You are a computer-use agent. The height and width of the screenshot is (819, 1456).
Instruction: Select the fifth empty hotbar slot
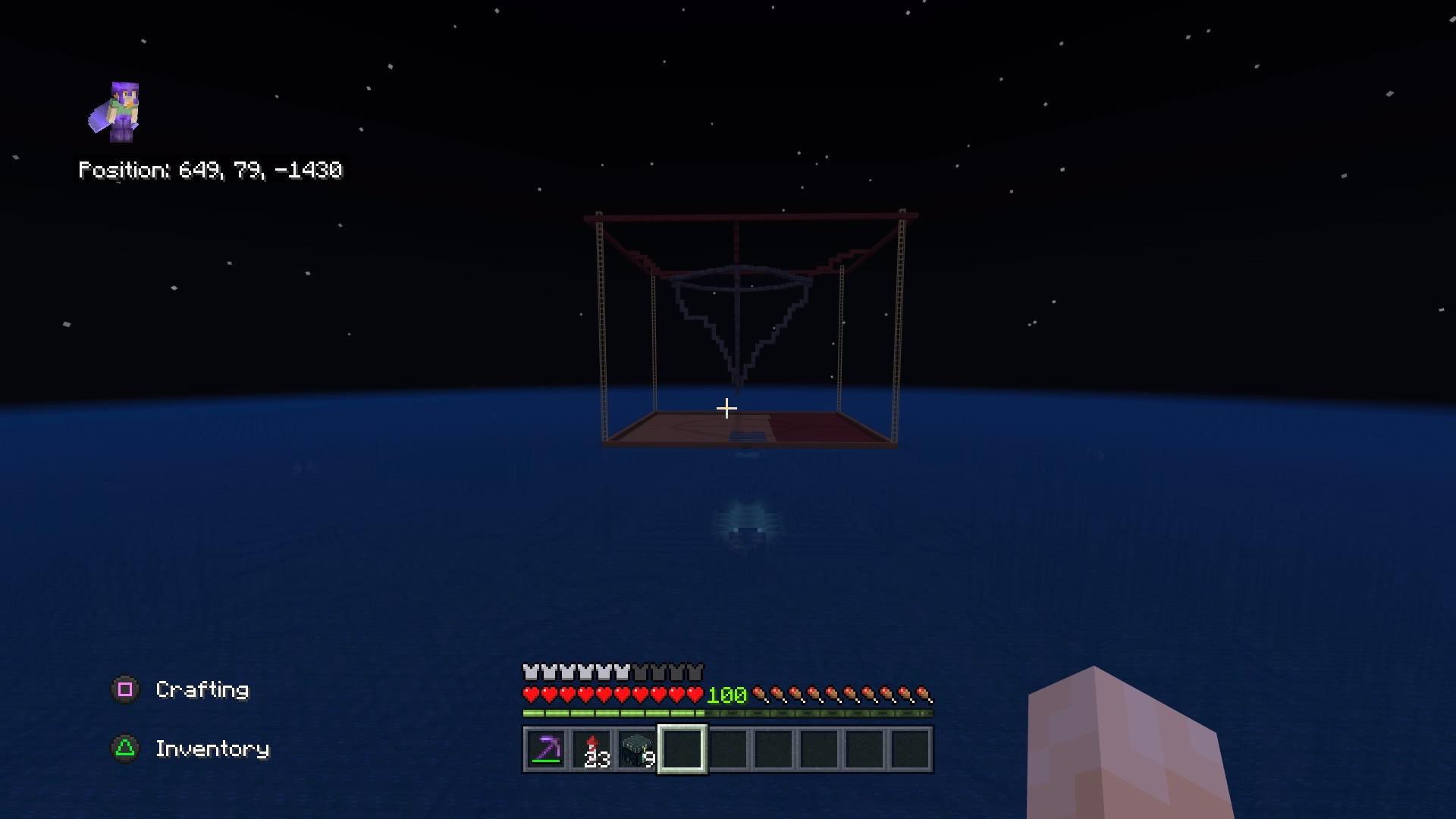click(x=728, y=749)
